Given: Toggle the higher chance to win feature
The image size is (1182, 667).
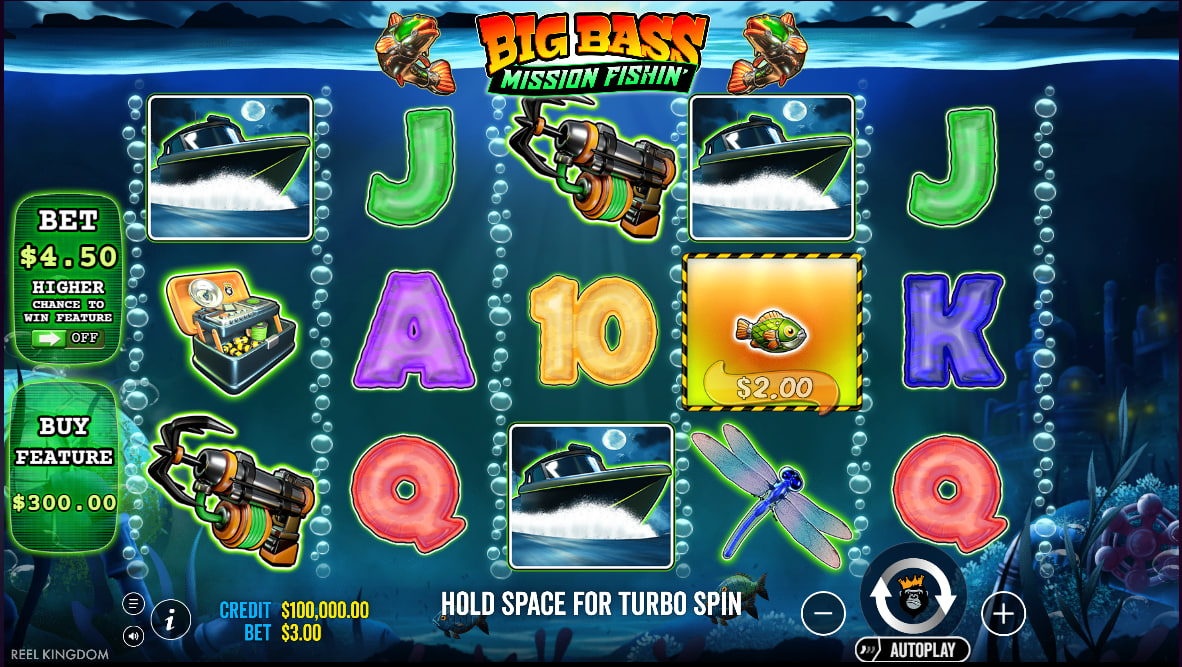Looking at the screenshot, I should coord(66,338).
